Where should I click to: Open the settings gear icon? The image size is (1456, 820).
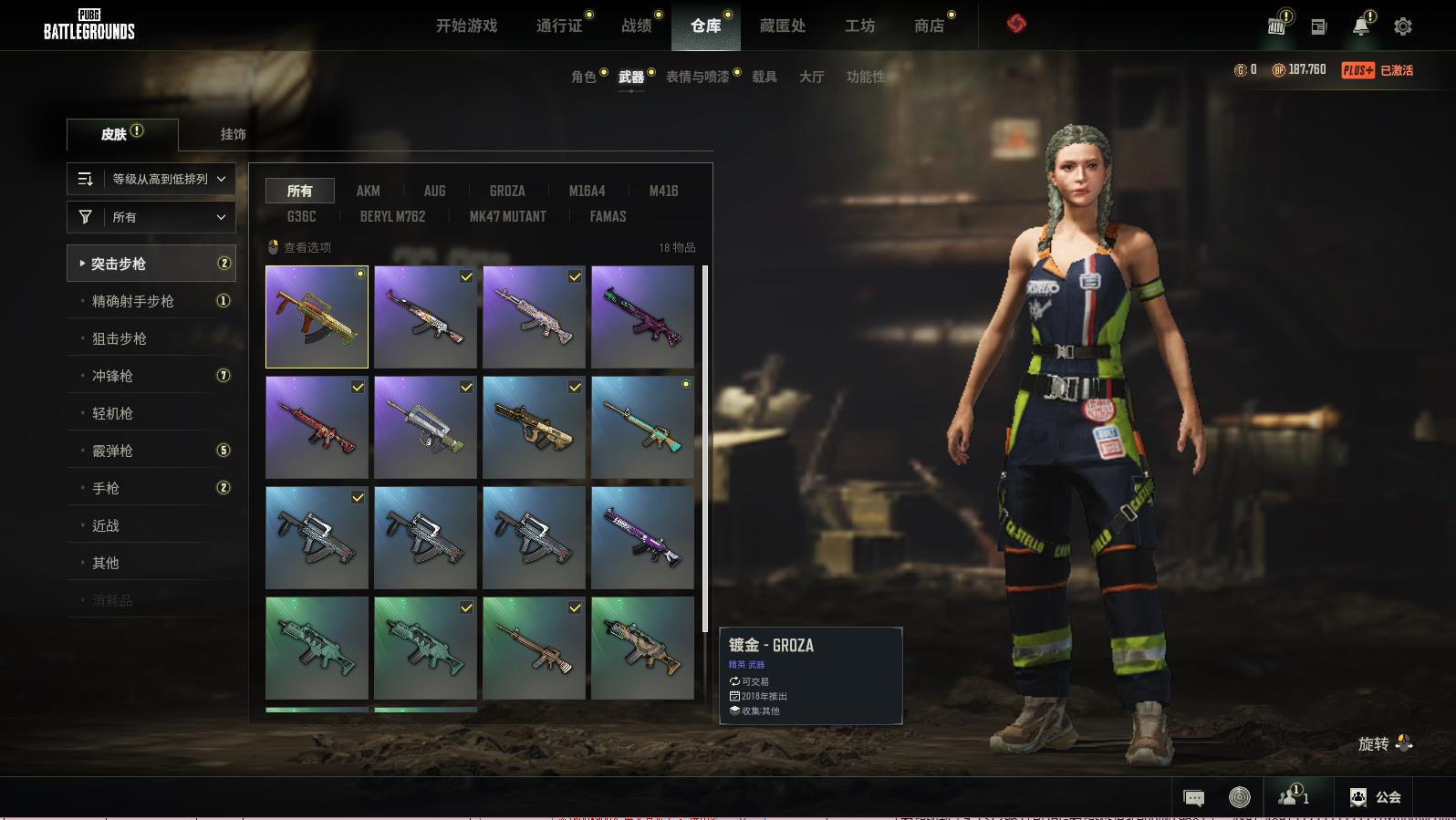point(1403,26)
